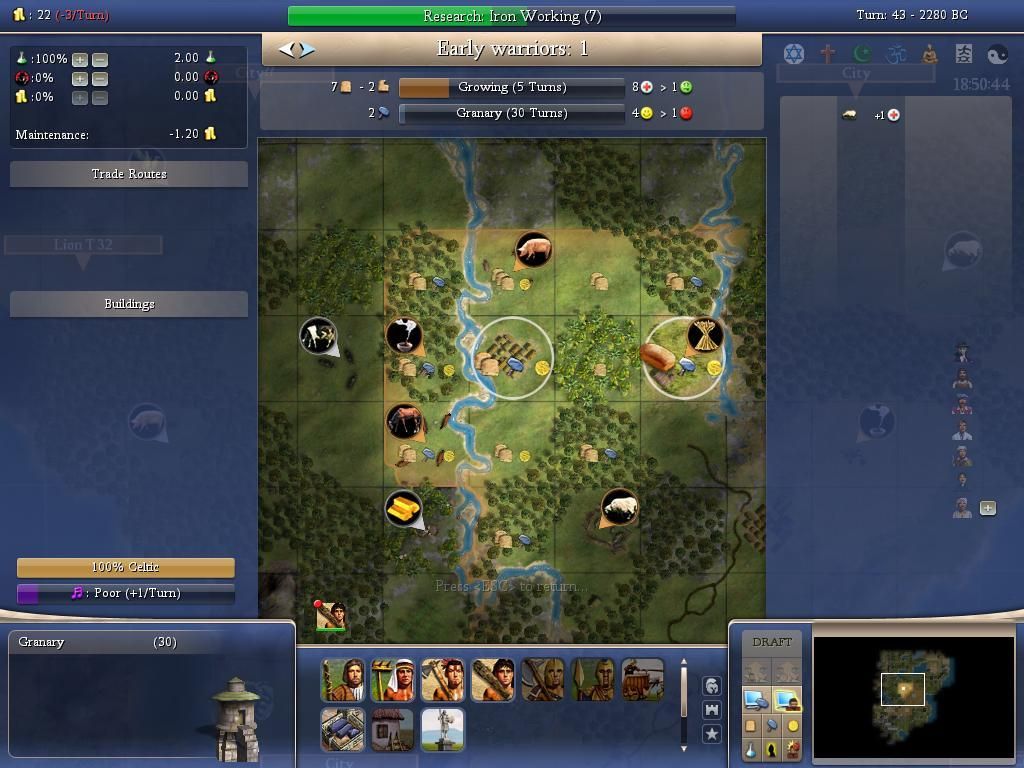Viewport: 1024px width, 768px height.
Task: Cycle to the next city with the right arrow
Action: 308,49
